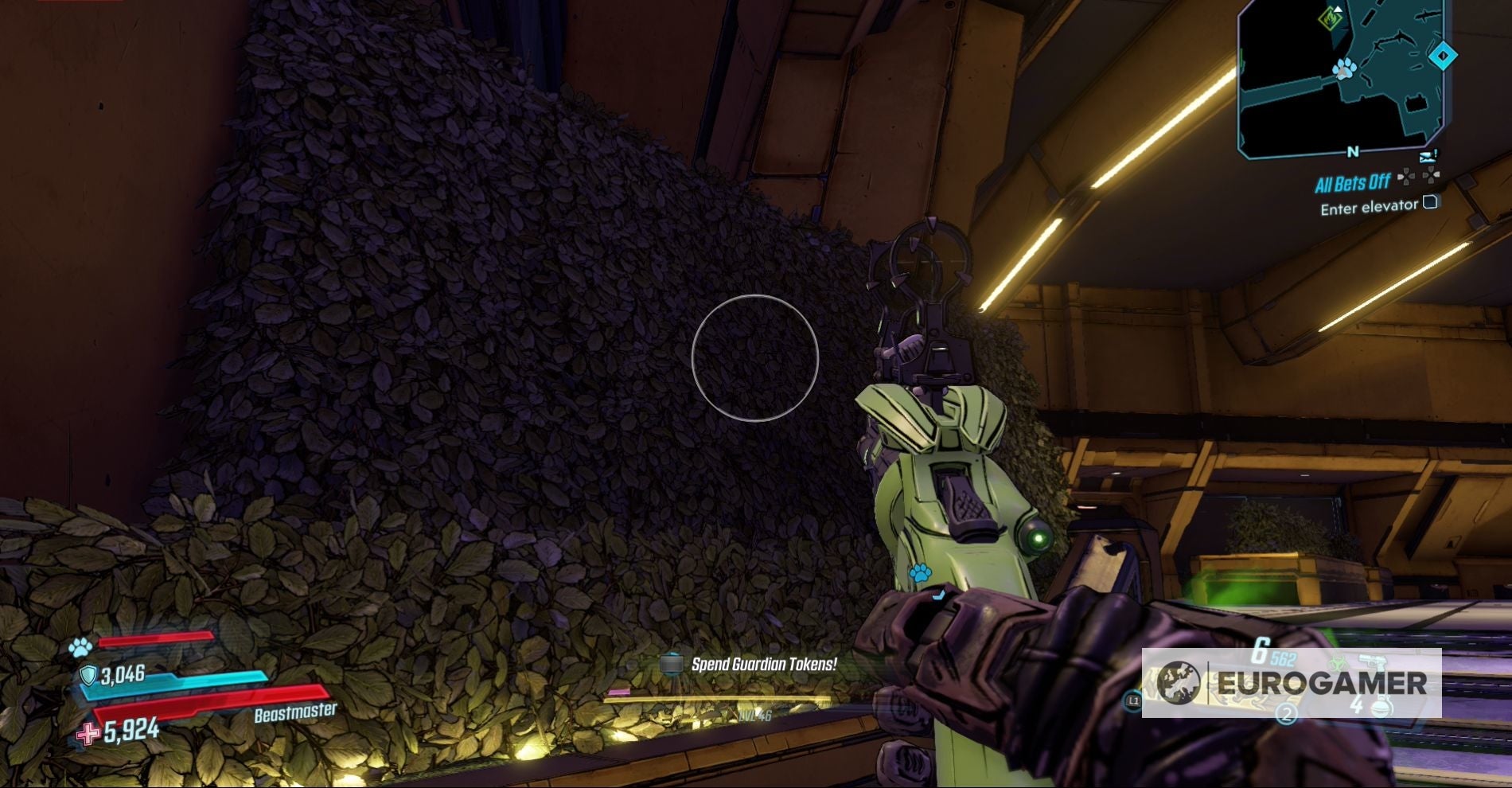Screen dimensions: 1512x788
Task: Click the North indicator under the minimap
Action: click(1353, 151)
